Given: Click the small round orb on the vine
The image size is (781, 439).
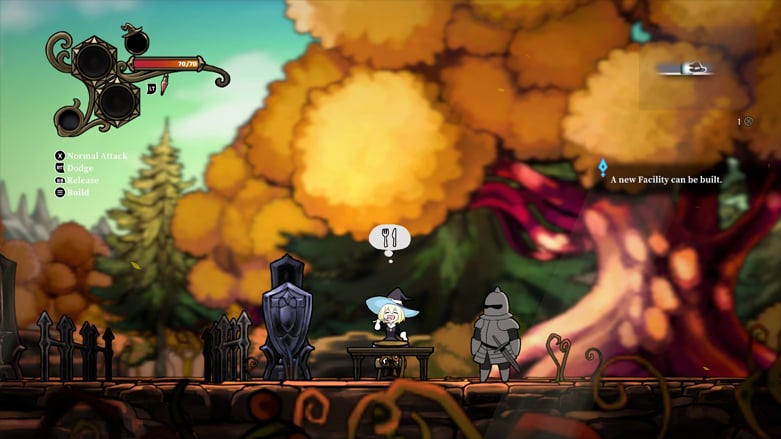Looking at the screenshot, I should 69,120.
